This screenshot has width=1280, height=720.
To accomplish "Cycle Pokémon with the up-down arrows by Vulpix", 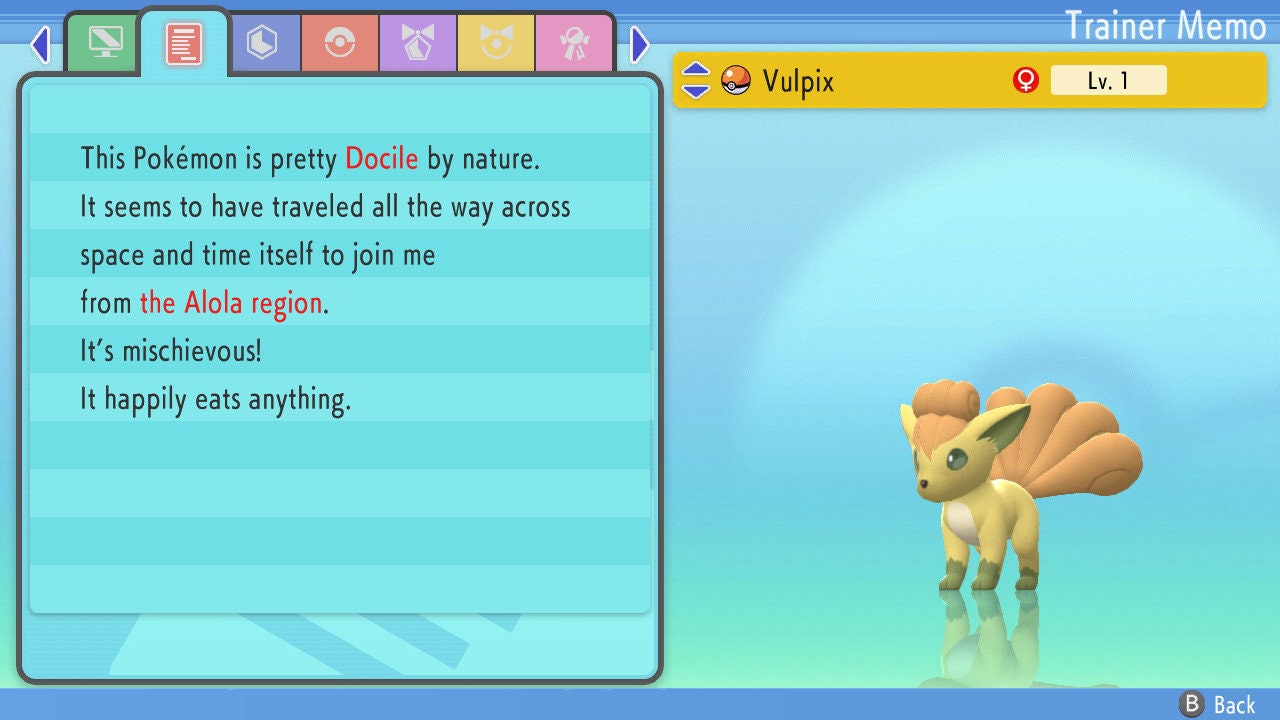I will tap(696, 80).
